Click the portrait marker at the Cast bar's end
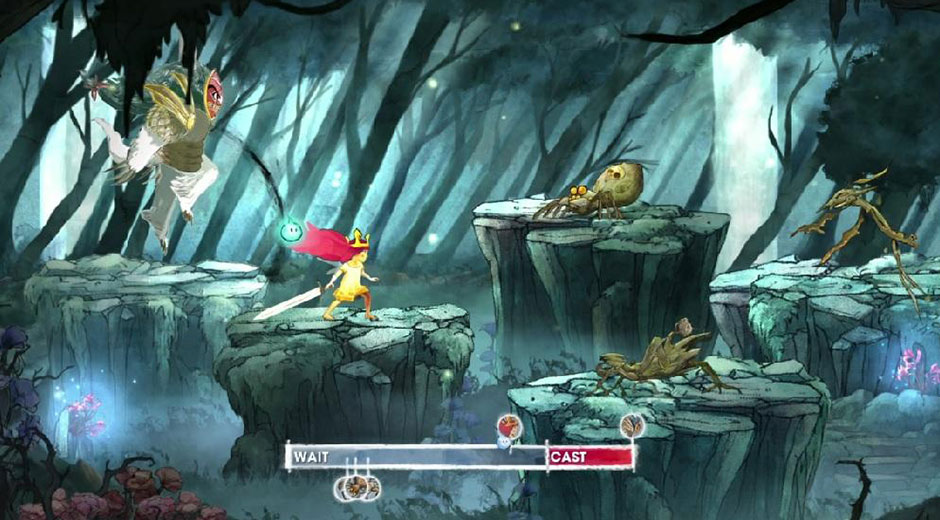 (x=632, y=427)
